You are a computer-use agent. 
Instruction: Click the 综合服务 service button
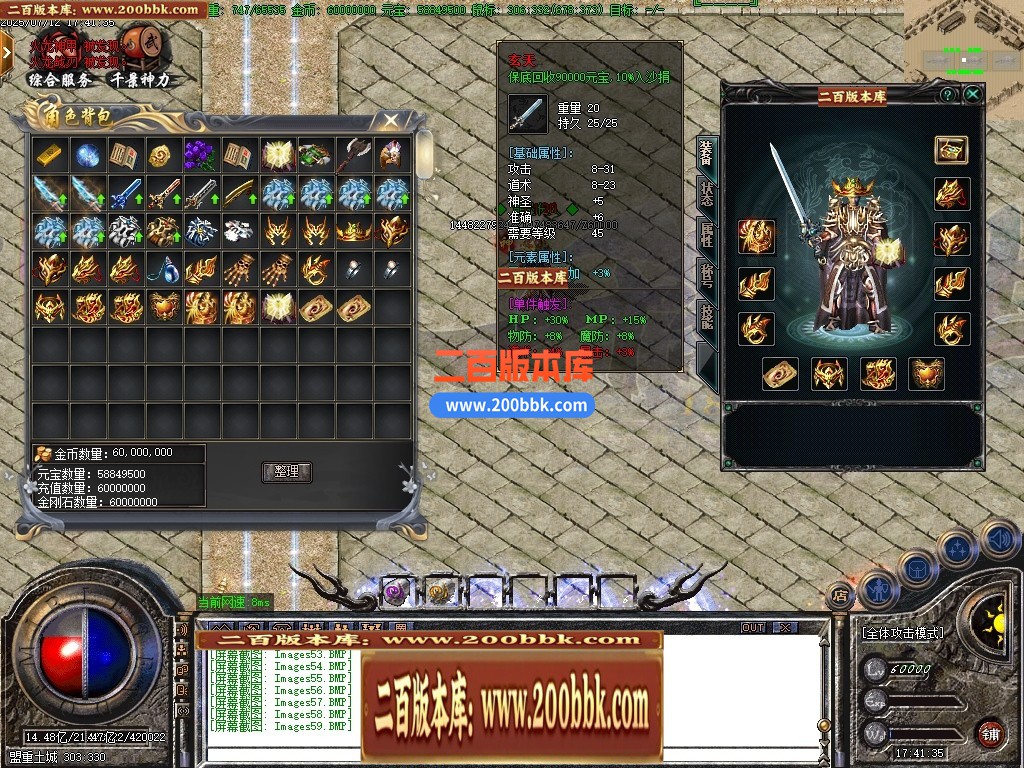[57, 80]
